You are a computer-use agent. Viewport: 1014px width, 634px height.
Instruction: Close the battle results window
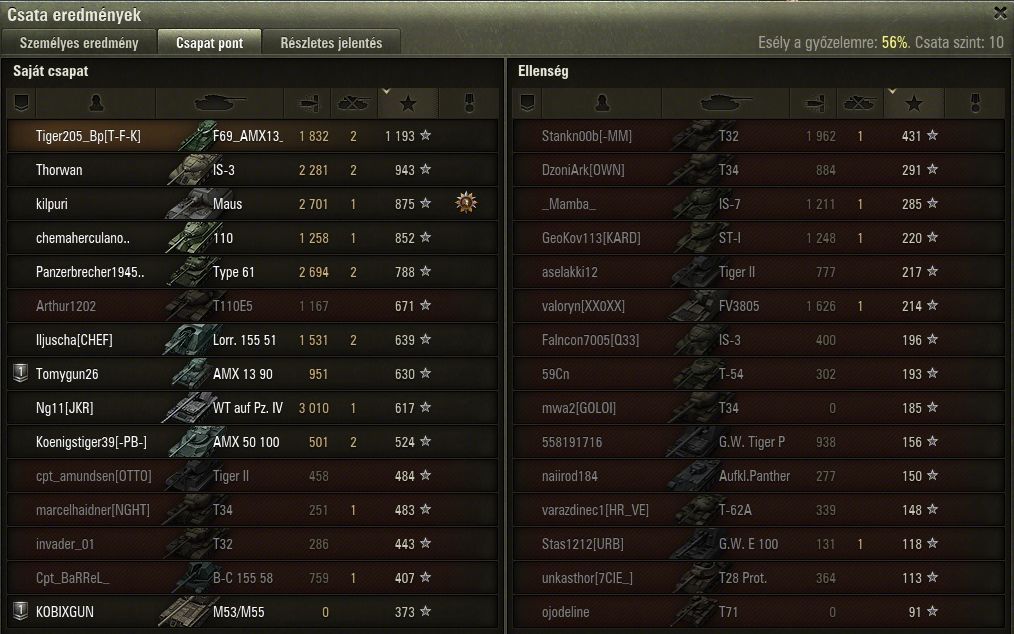[1000, 13]
